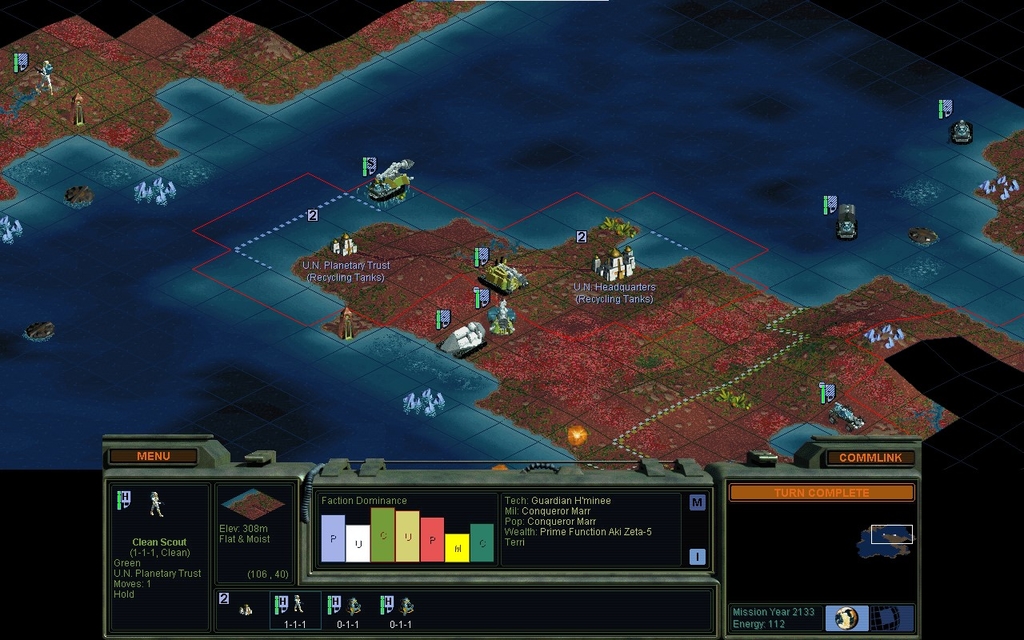
Task: Toggle the M button in info panel
Action: pos(697,502)
